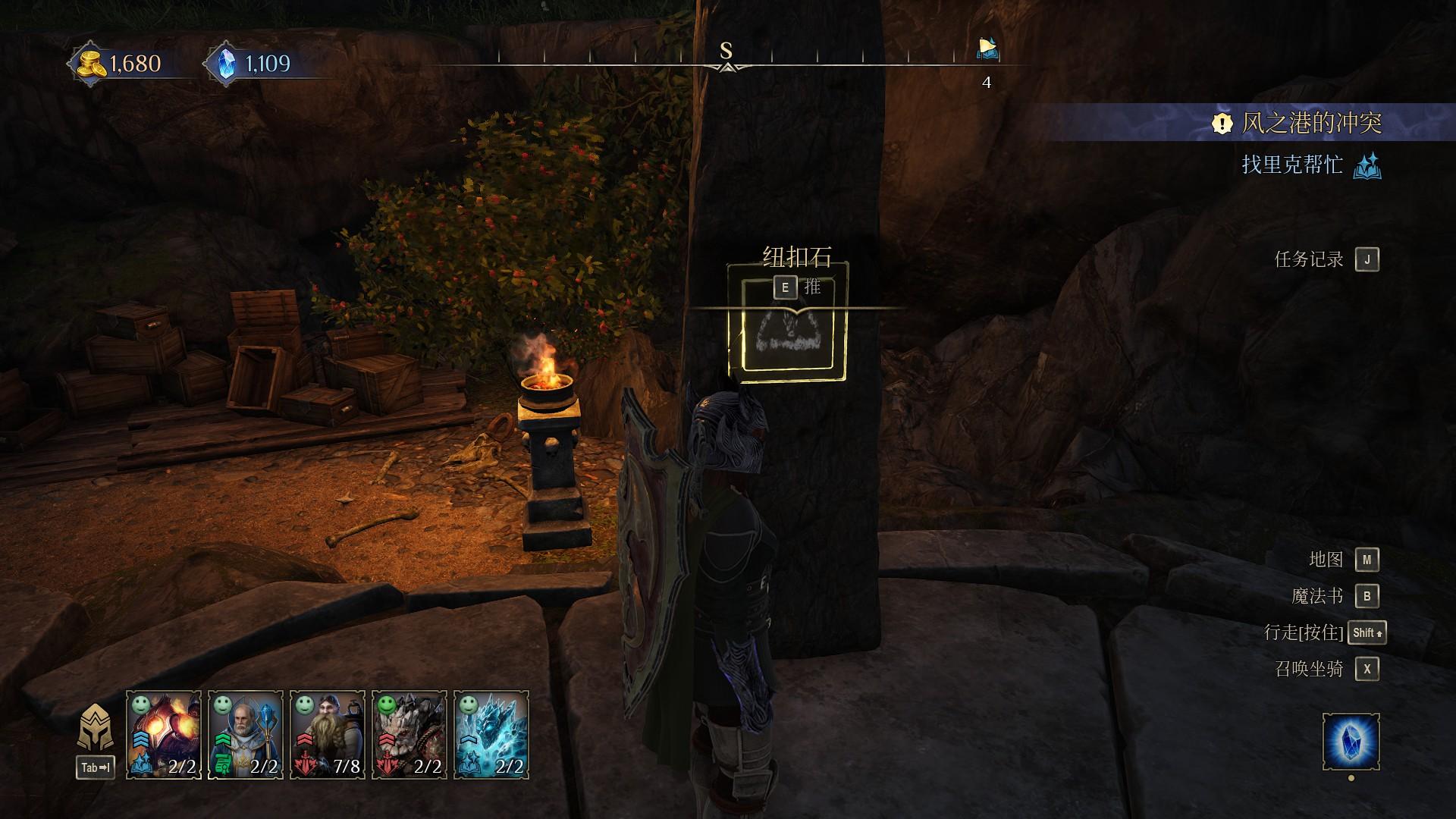Select the 找里克帮忙 quest objective
1456x819 pixels.
click(x=1292, y=165)
